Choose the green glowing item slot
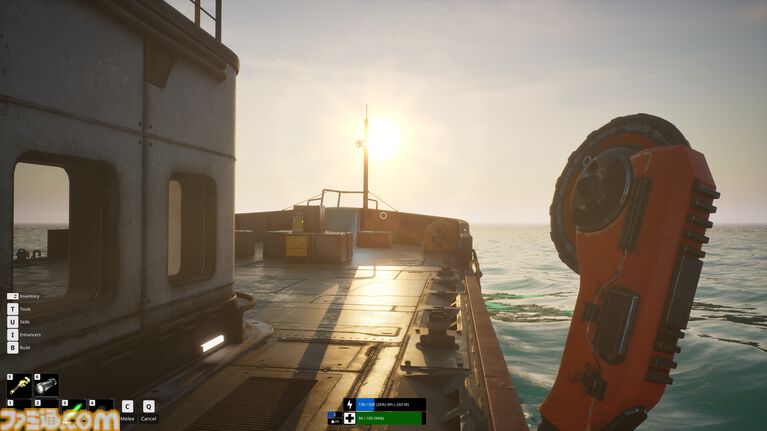This screenshot has height=431, width=767. [x=73, y=410]
